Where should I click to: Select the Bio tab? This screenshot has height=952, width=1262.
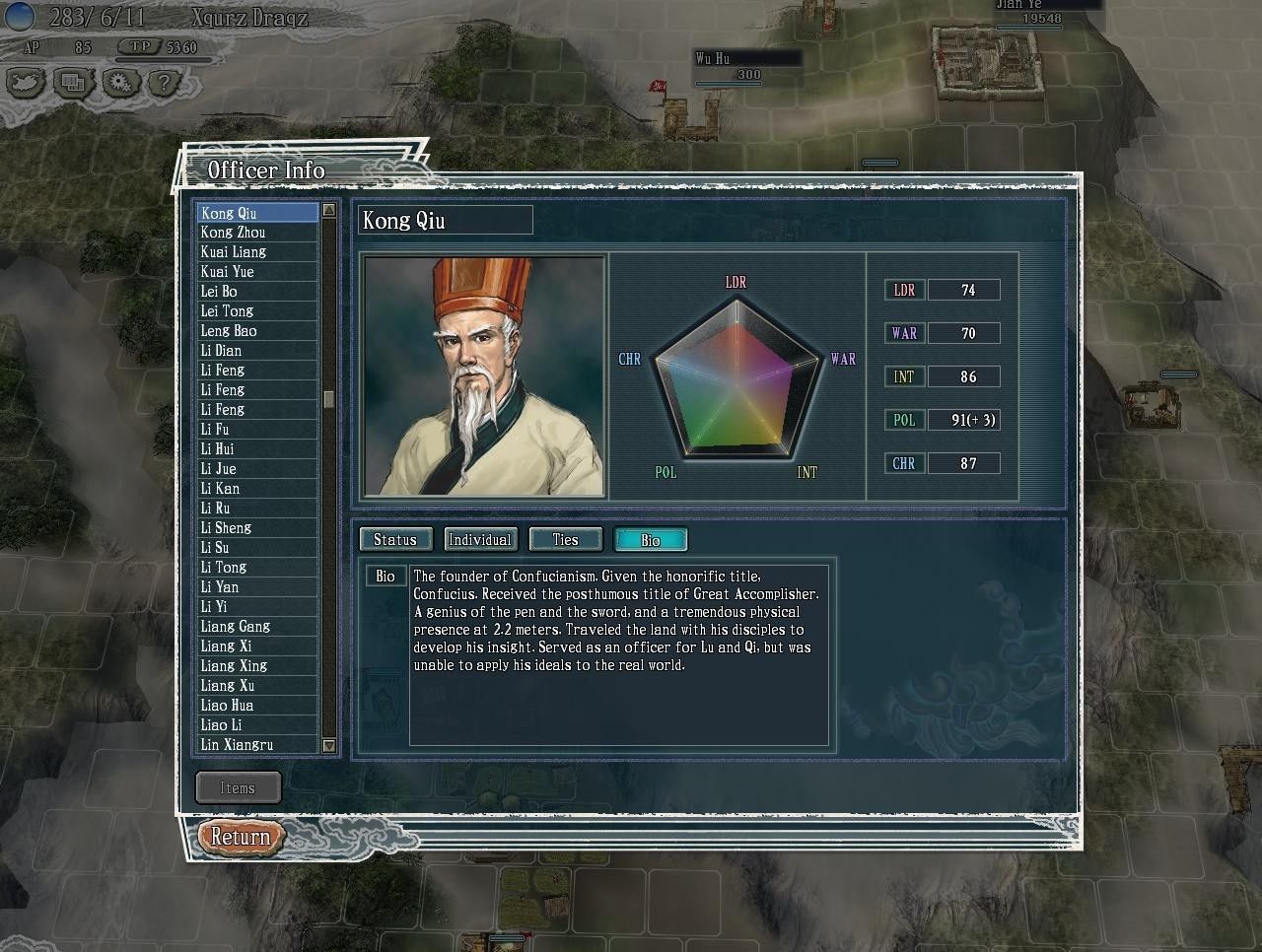point(651,540)
